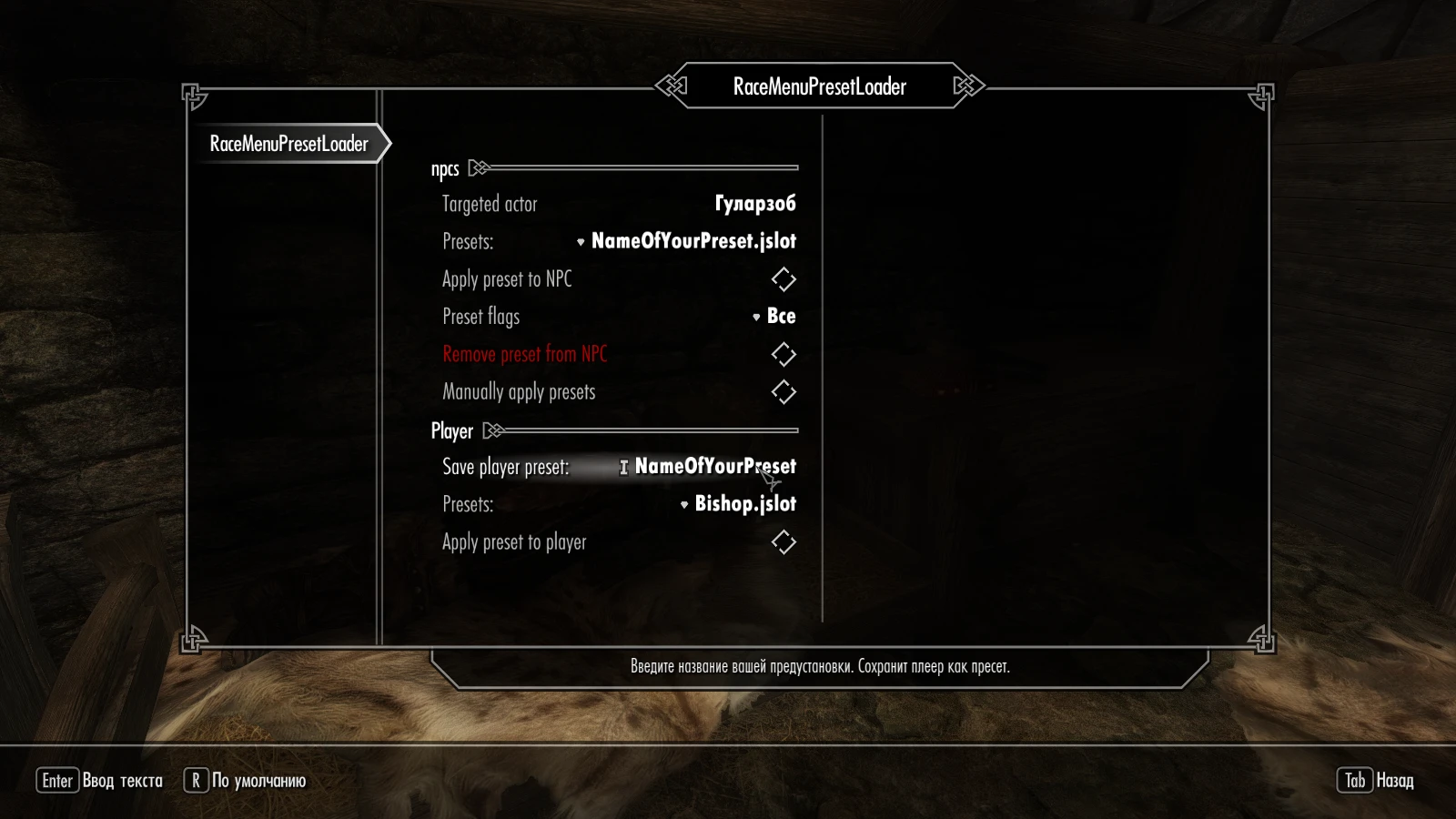Open the Preset flags dropdown showing Все
The width and height of the screenshot is (1456, 819).
(x=773, y=317)
